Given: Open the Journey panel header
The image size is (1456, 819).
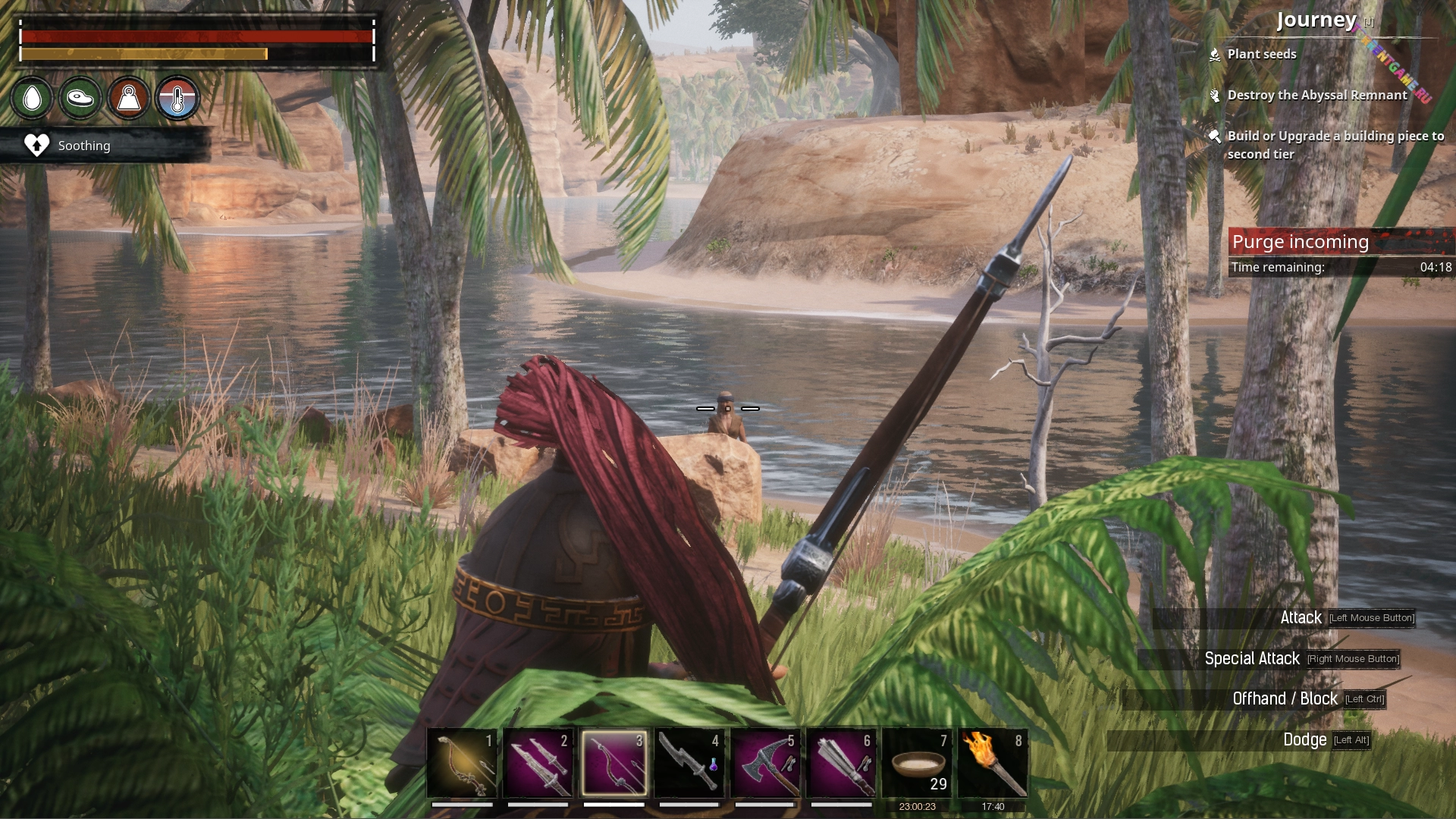Looking at the screenshot, I should 1316,20.
